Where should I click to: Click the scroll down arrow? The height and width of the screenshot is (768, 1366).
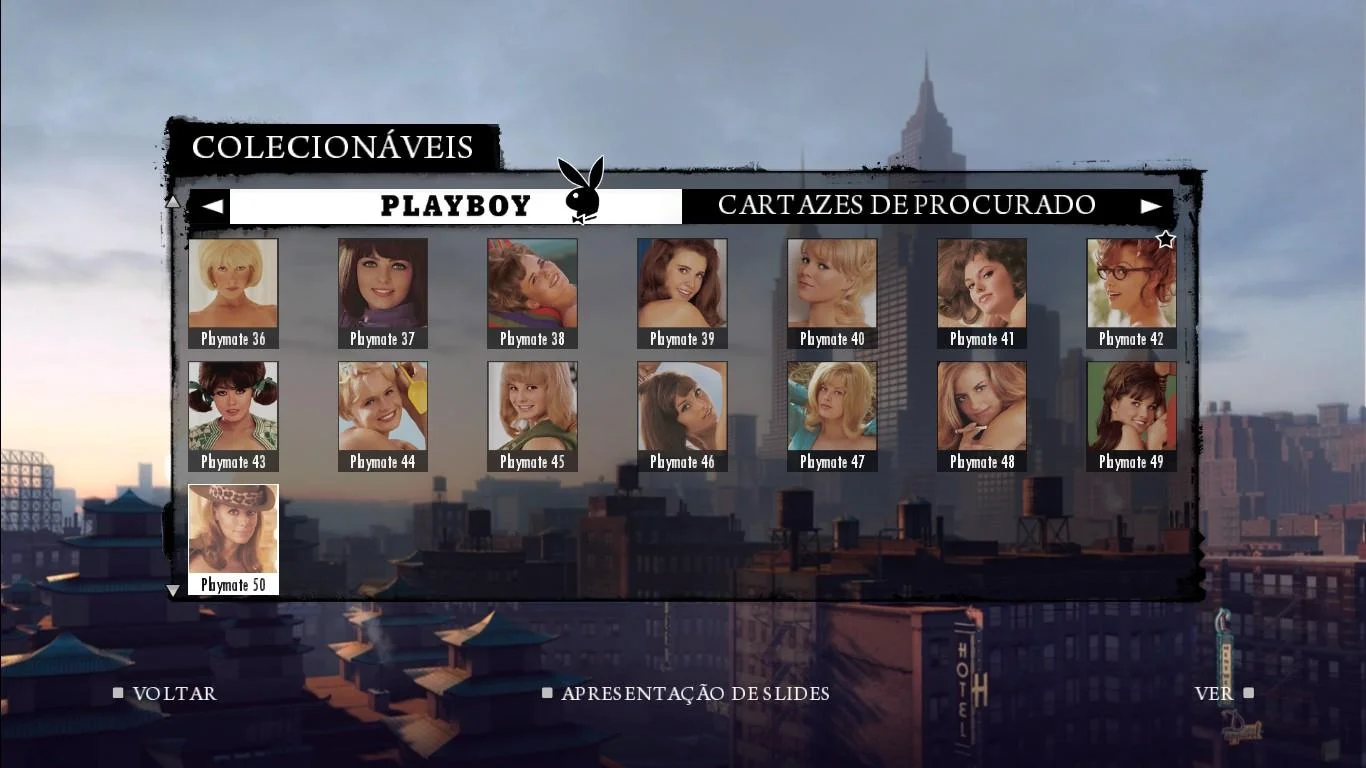point(172,590)
